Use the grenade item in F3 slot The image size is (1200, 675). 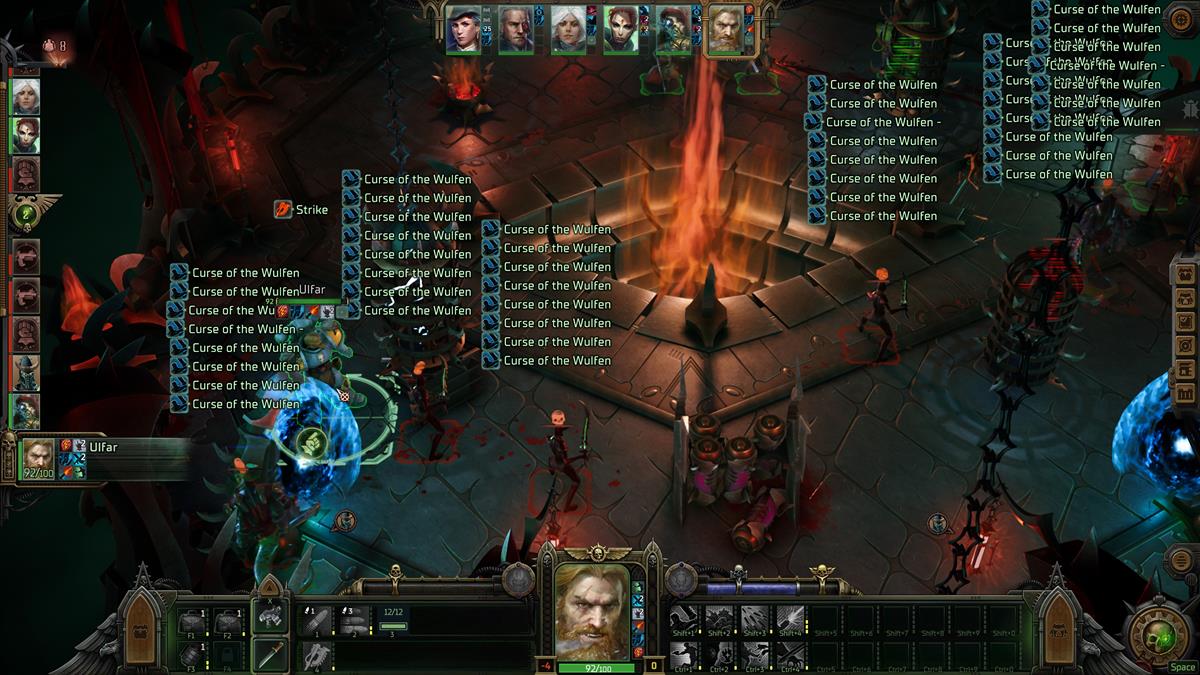point(192,655)
